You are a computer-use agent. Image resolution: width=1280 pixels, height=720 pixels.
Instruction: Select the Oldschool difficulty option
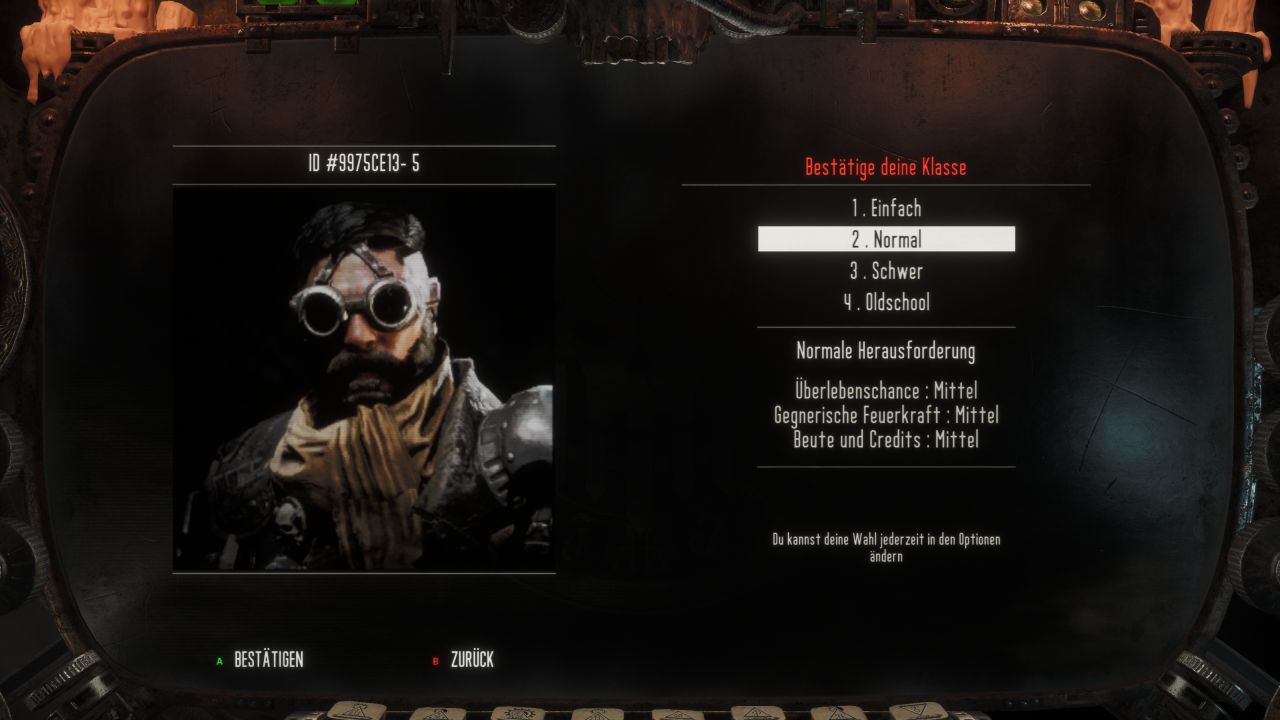pos(886,302)
